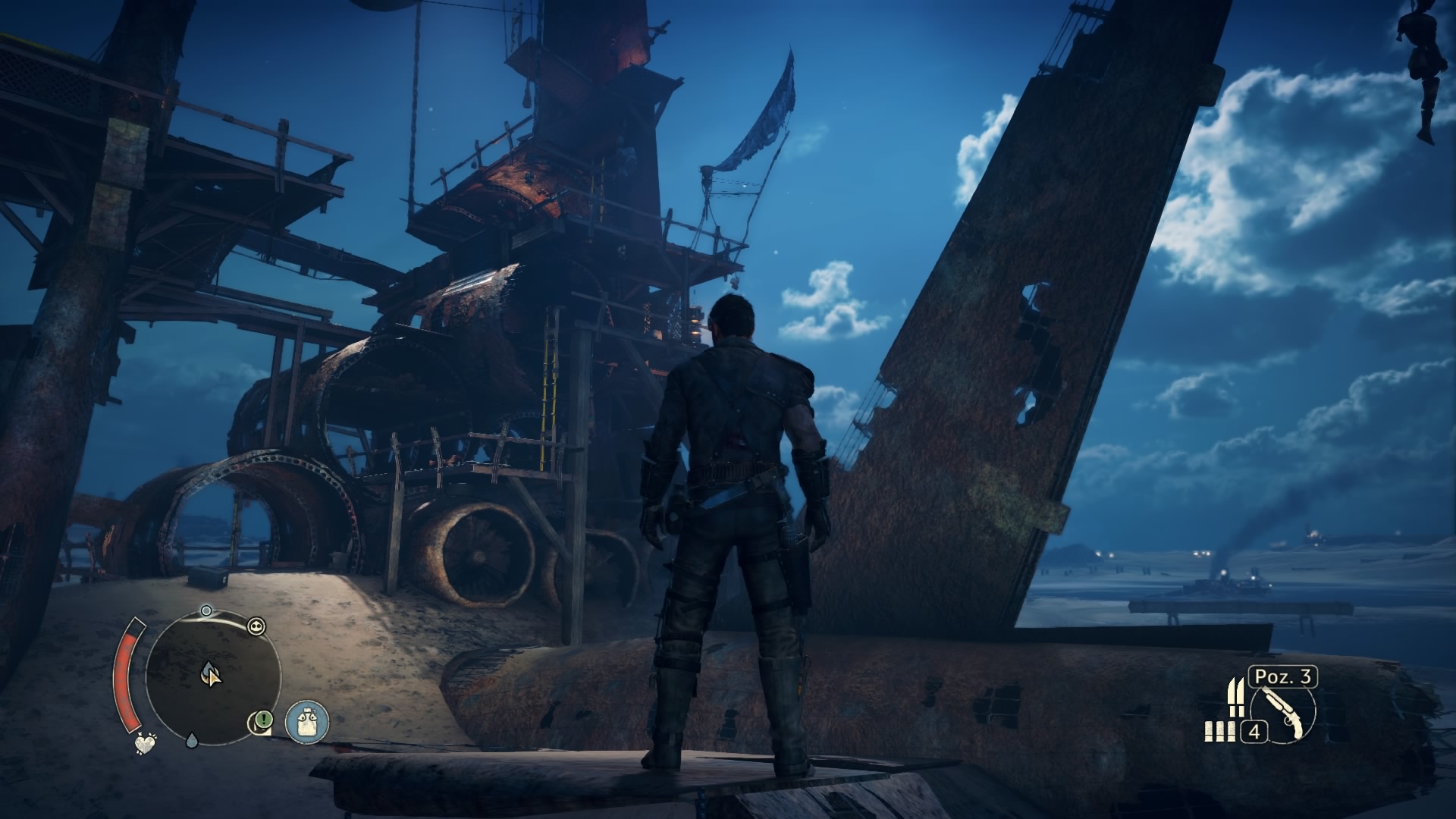Click the green exclamation objective marker
The width and height of the screenshot is (1456, 819).
[262, 719]
